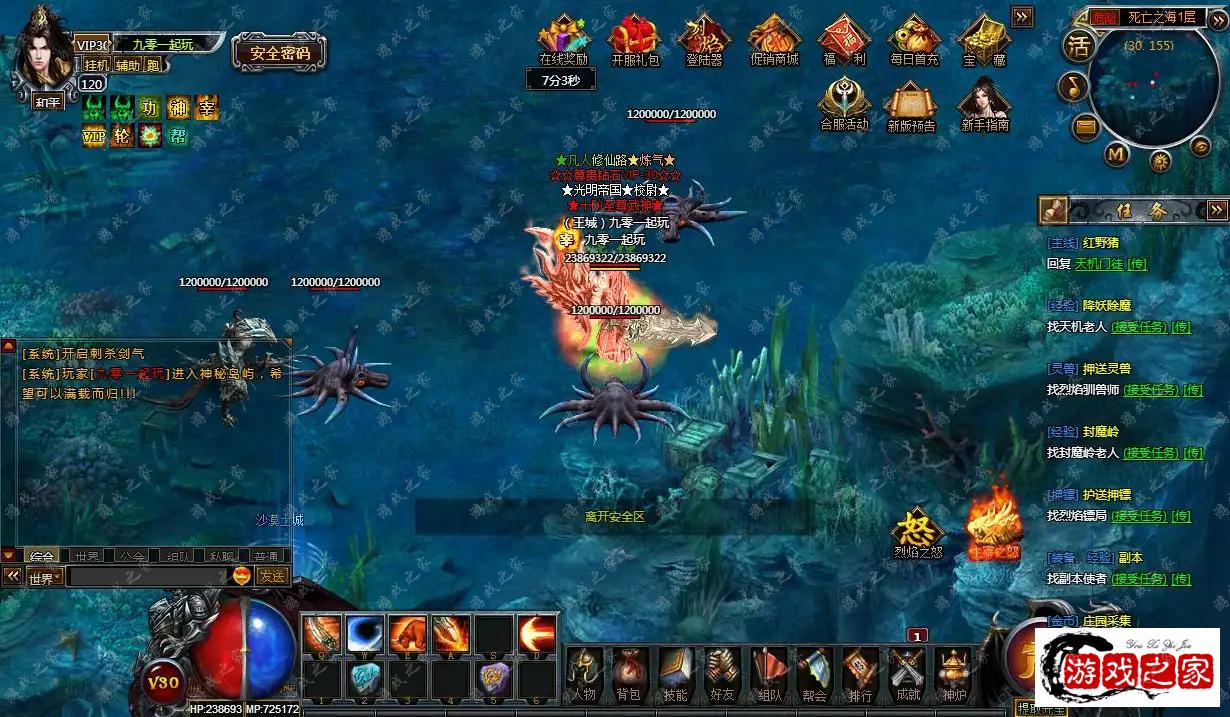The image size is (1230, 717).
Task: Send the chat message with 发送
Action: tap(271, 576)
